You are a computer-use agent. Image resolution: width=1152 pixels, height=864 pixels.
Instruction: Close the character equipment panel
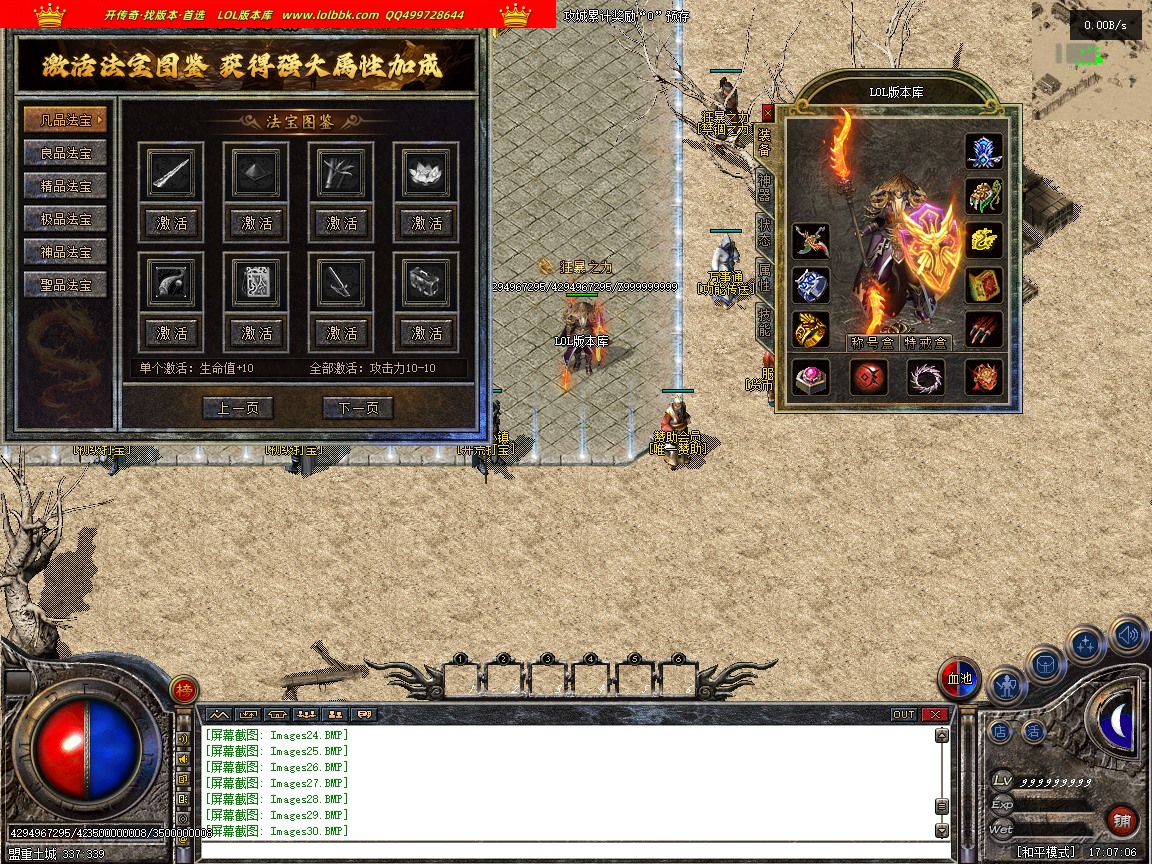coord(767,113)
